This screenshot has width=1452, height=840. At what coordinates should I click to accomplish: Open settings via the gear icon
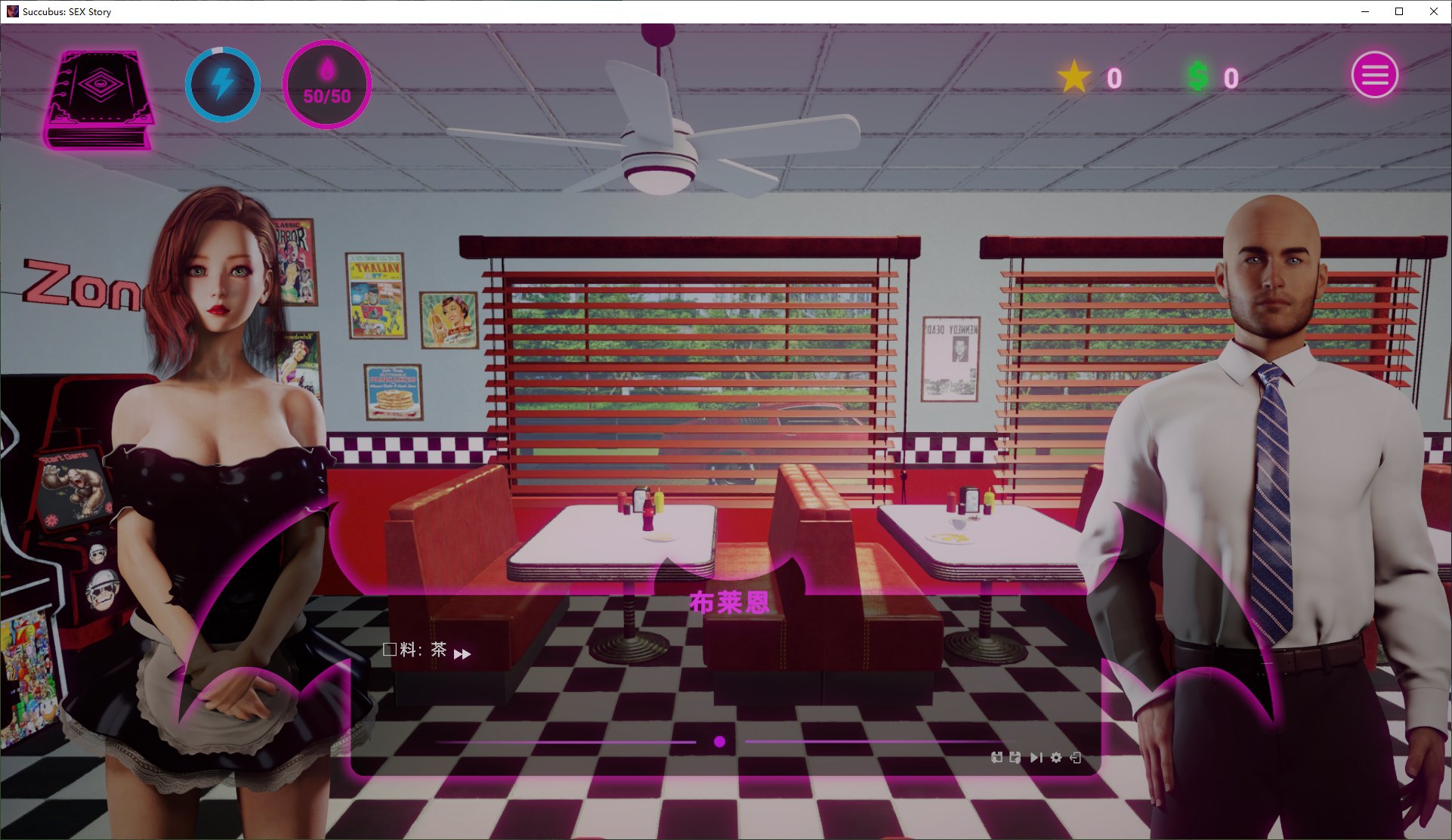click(1056, 758)
